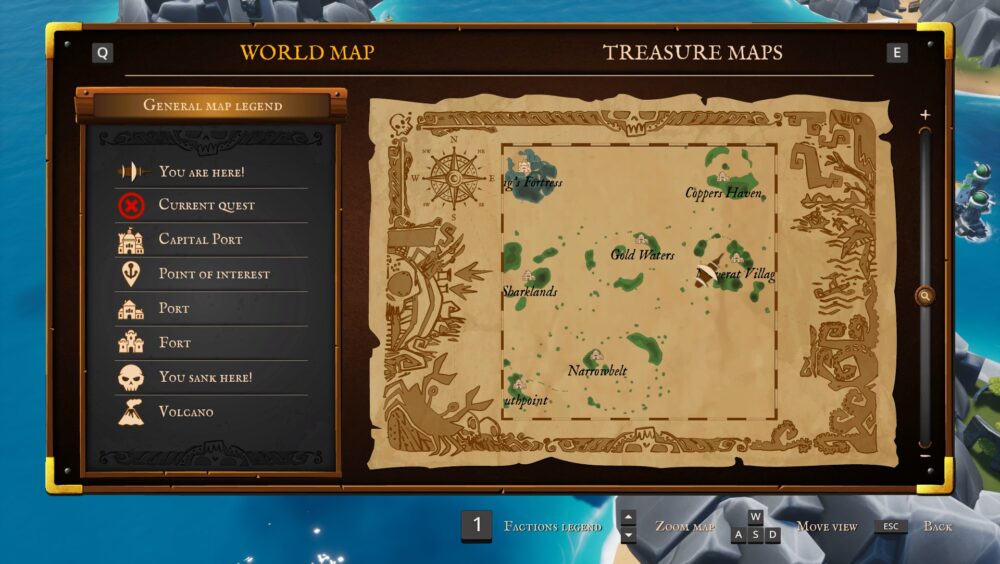Switch to the Treasure Maps tab

pyautogui.click(x=692, y=53)
